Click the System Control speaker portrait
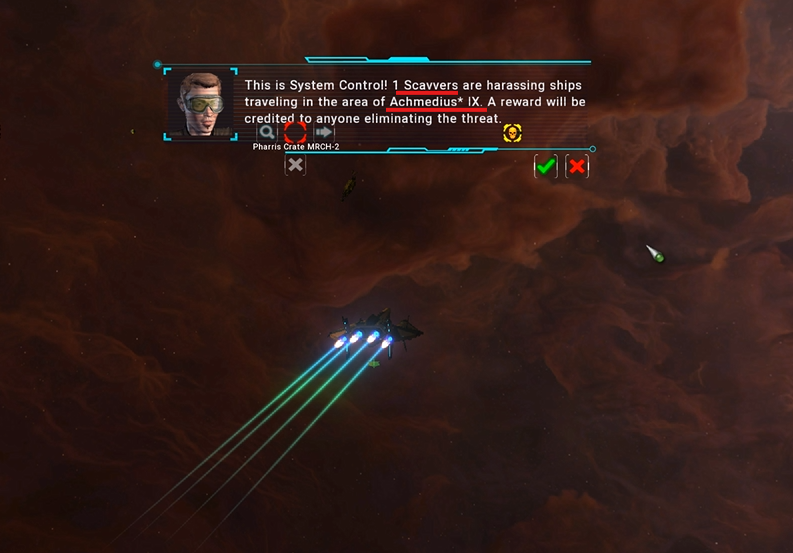This screenshot has width=793, height=553. click(200, 104)
